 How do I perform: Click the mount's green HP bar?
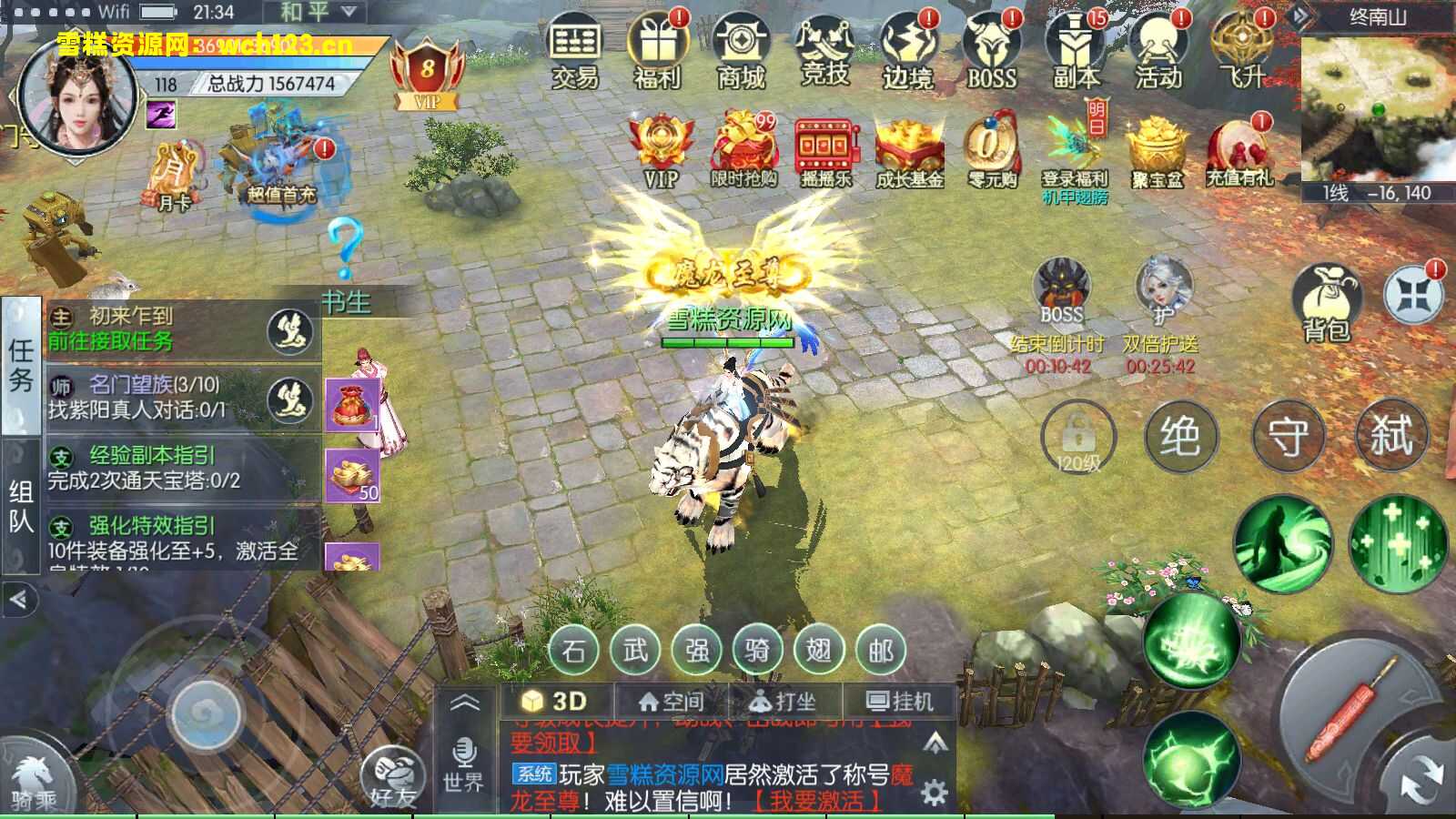click(x=728, y=344)
